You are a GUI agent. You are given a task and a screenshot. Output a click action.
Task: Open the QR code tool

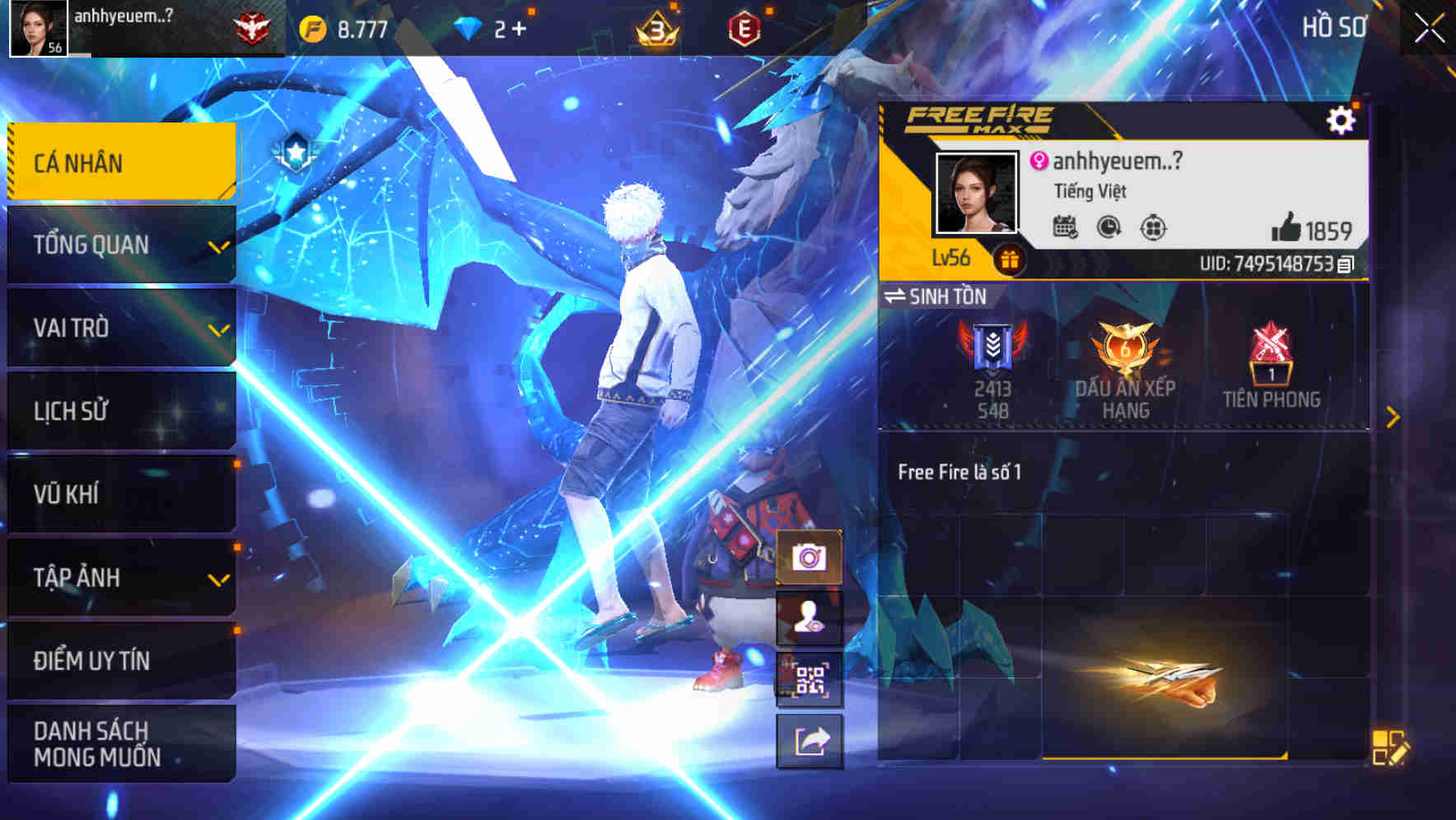click(x=809, y=677)
